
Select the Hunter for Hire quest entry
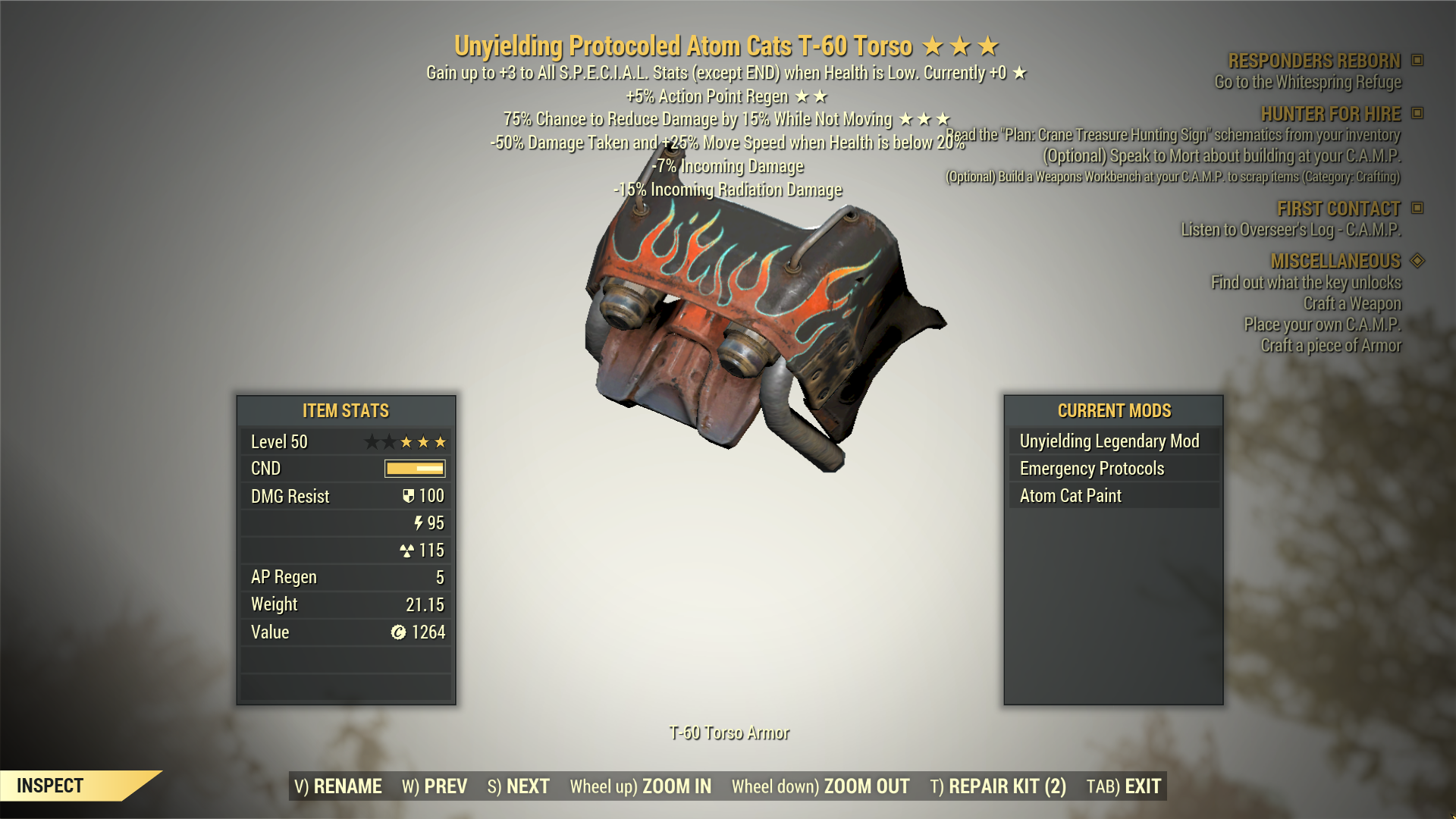tap(1330, 114)
